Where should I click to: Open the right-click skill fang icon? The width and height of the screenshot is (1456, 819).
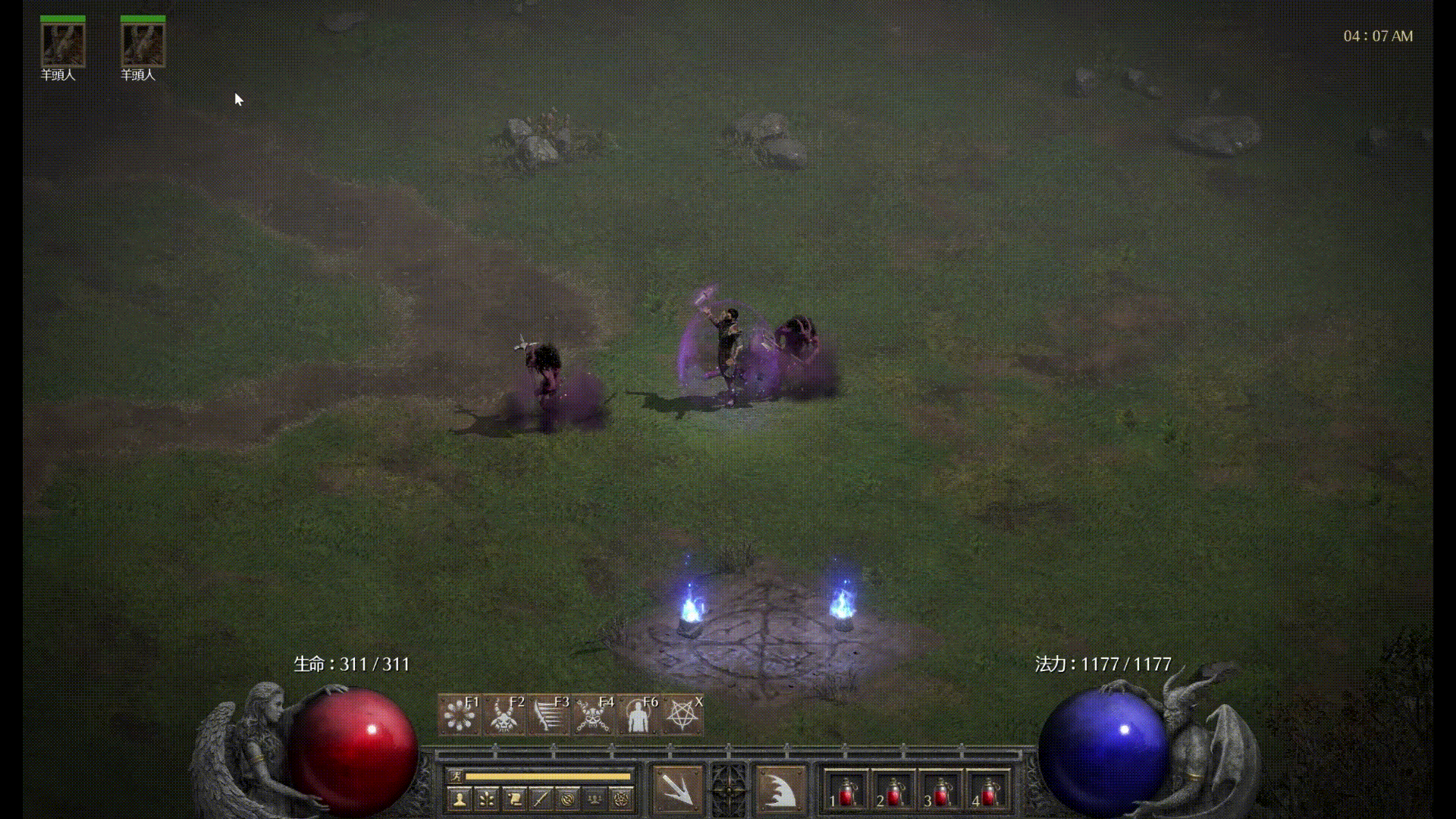click(779, 790)
